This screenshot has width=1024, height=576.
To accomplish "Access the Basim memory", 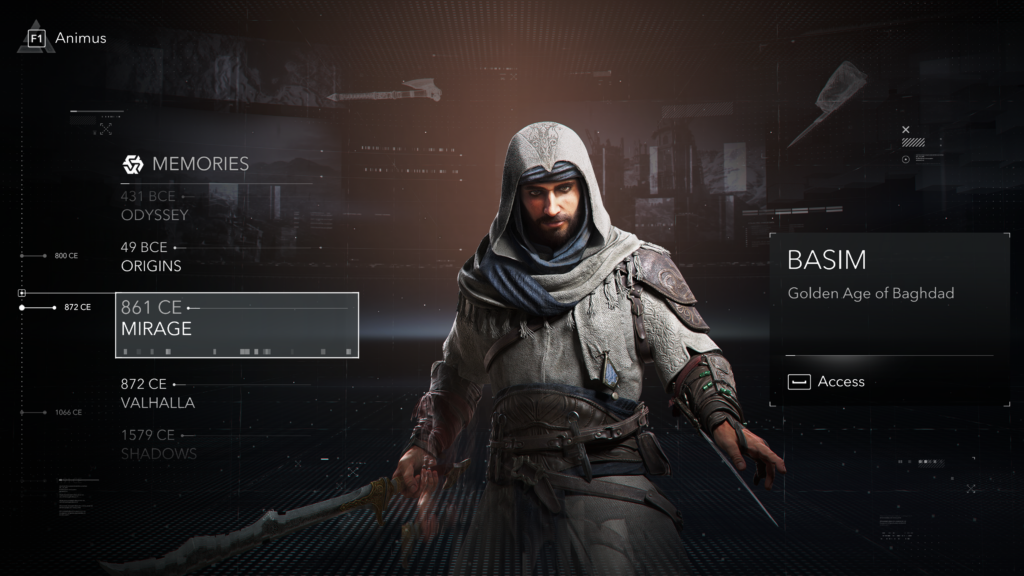I will pyautogui.click(x=827, y=381).
